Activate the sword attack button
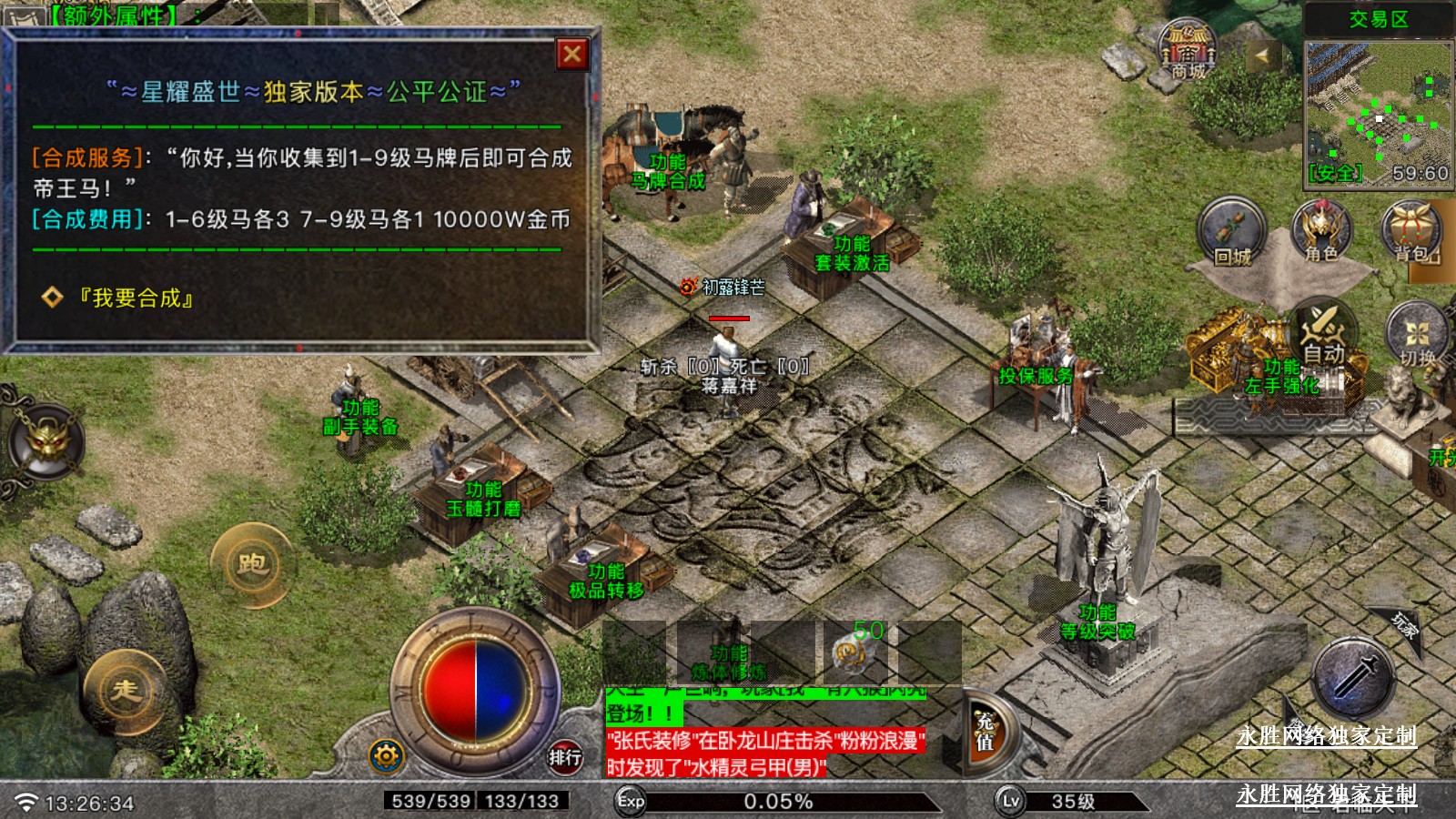The height and width of the screenshot is (819, 1456). pyautogui.click(x=1355, y=678)
